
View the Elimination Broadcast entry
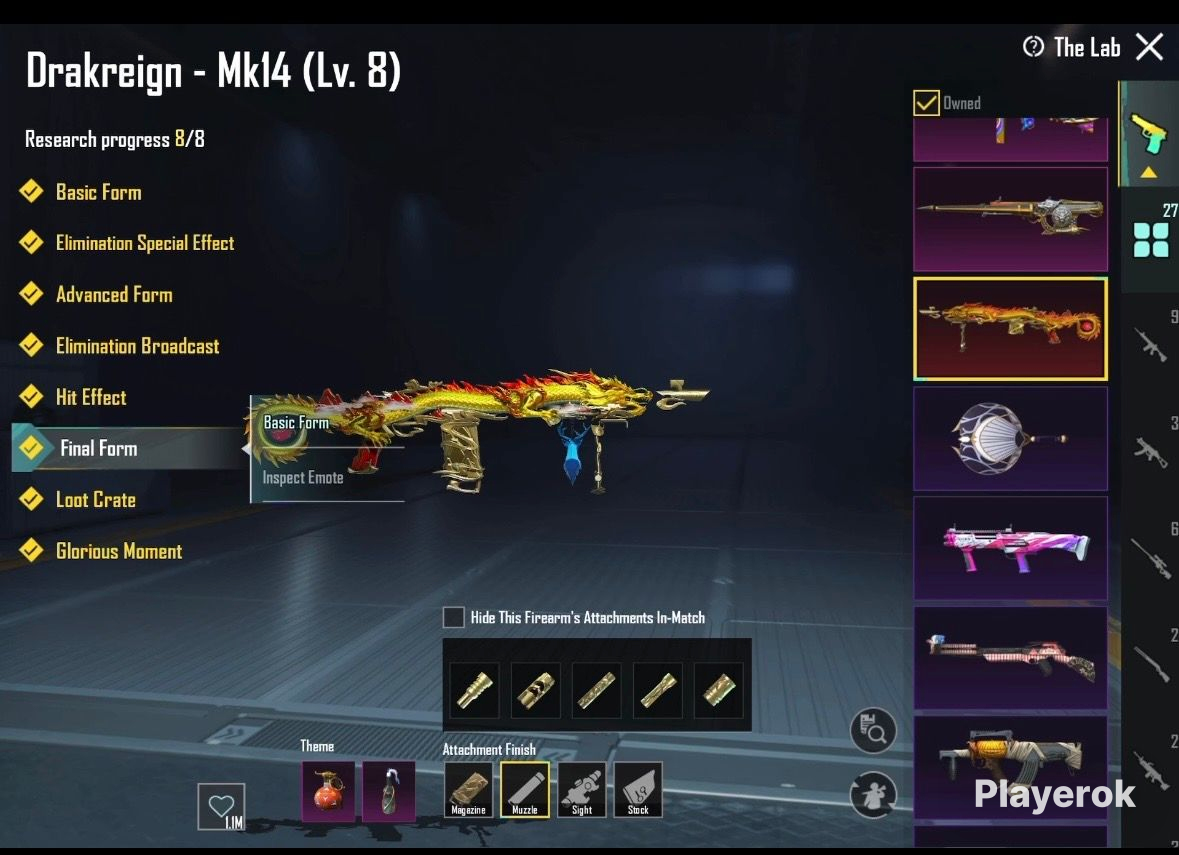coord(137,346)
